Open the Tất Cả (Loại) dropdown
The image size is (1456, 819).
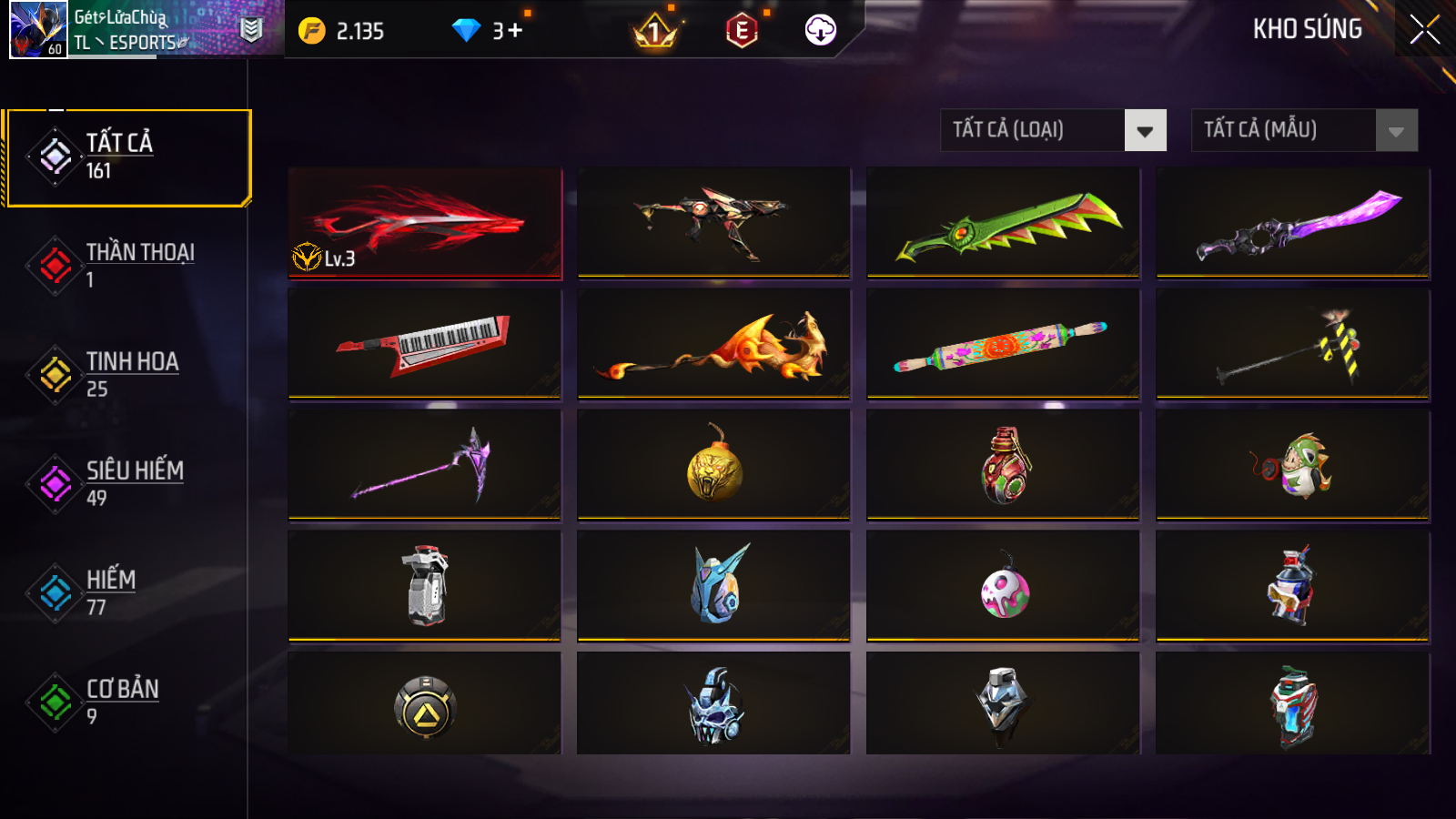1053,130
